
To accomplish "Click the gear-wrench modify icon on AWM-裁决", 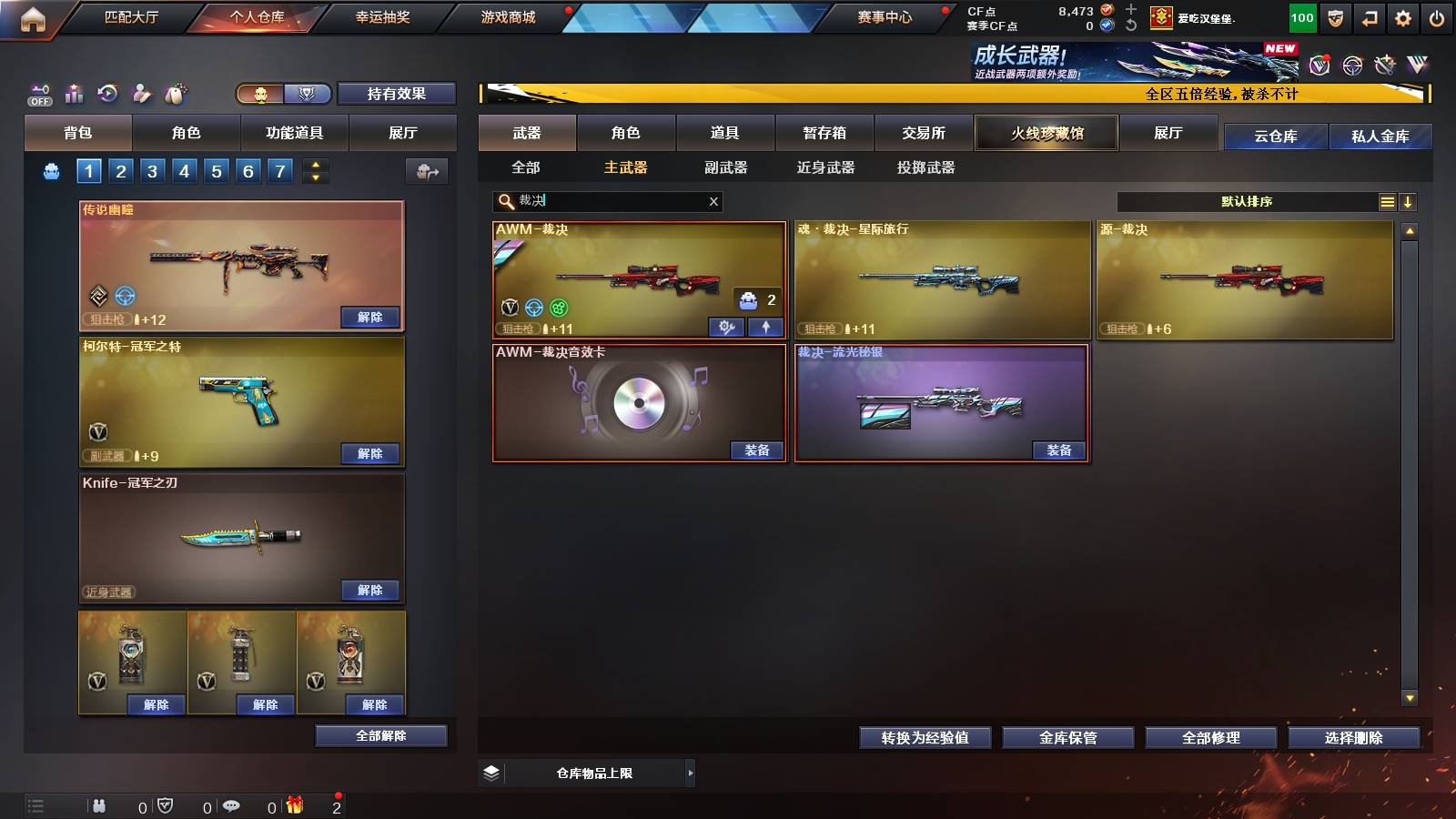I will (x=726, y=326).
